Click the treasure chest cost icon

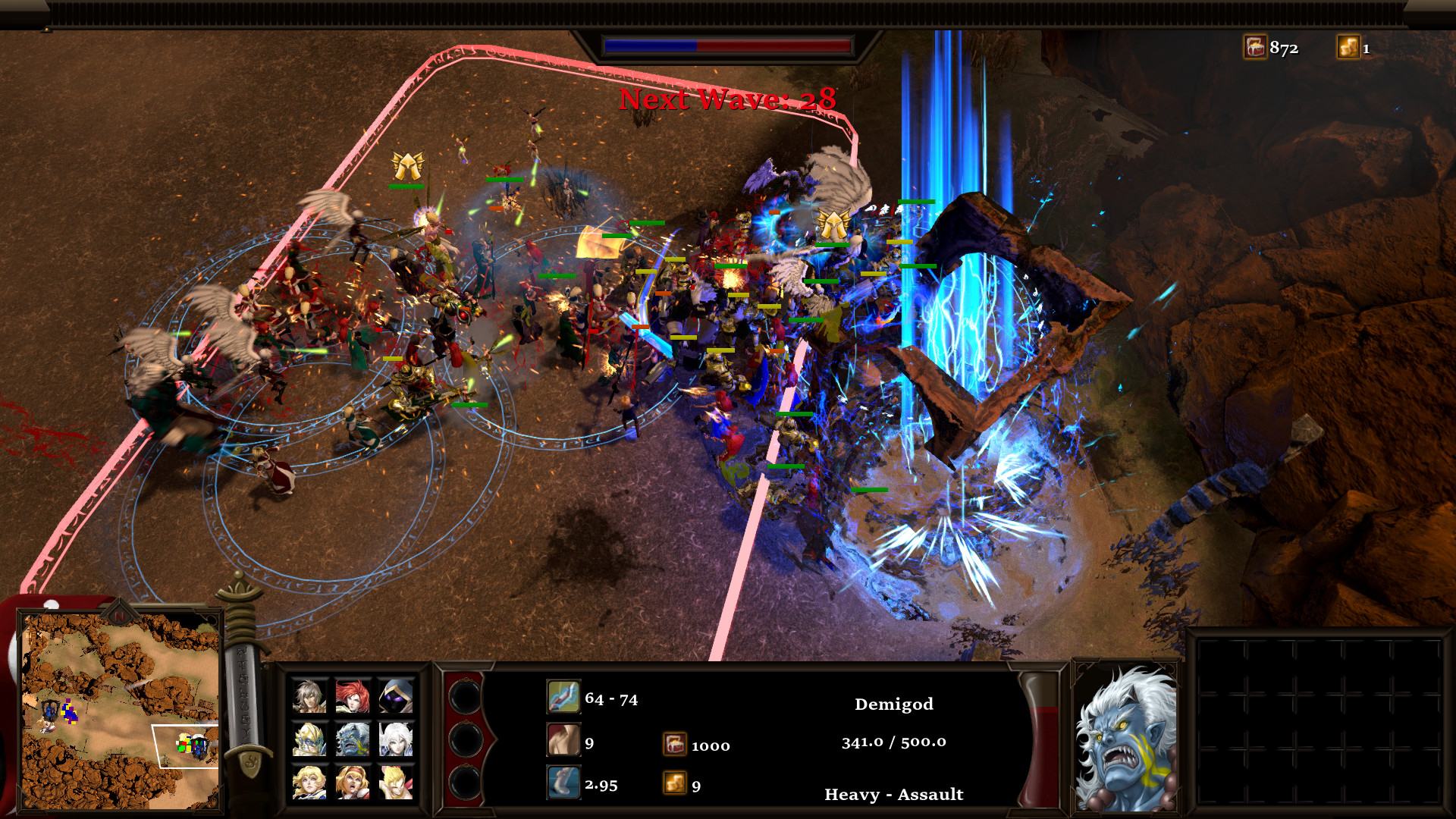click(x=674, y=744)
